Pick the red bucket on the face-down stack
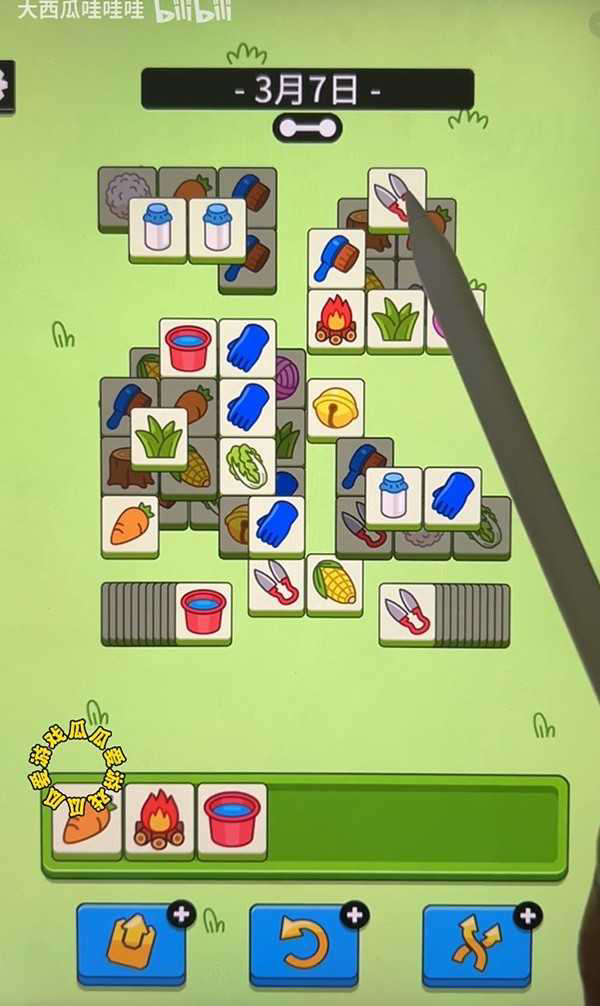 203,611
